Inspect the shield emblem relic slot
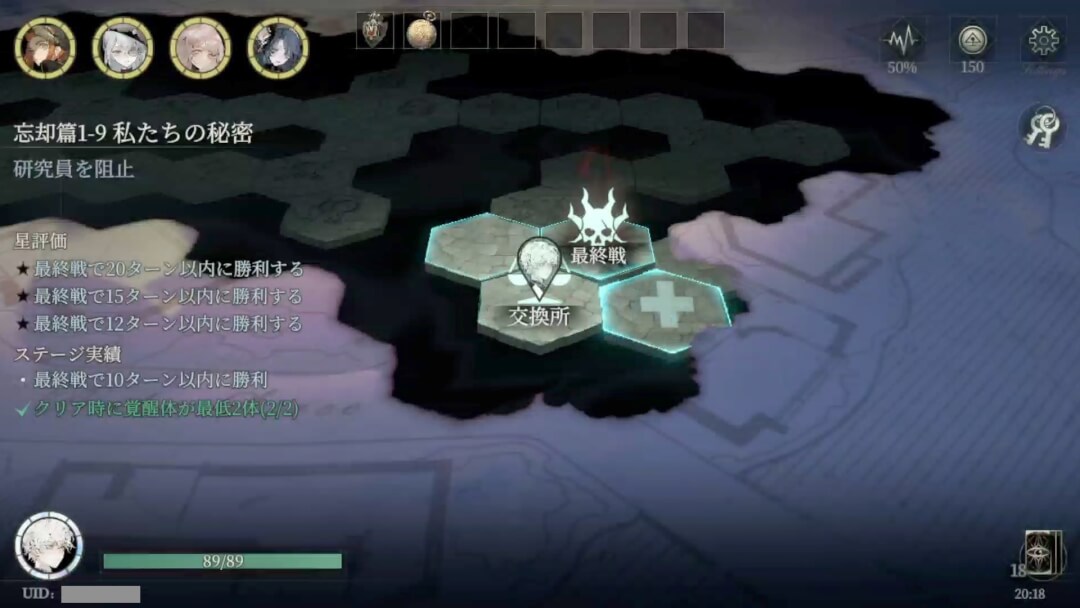1080x608 pixels. click(375, 31)
